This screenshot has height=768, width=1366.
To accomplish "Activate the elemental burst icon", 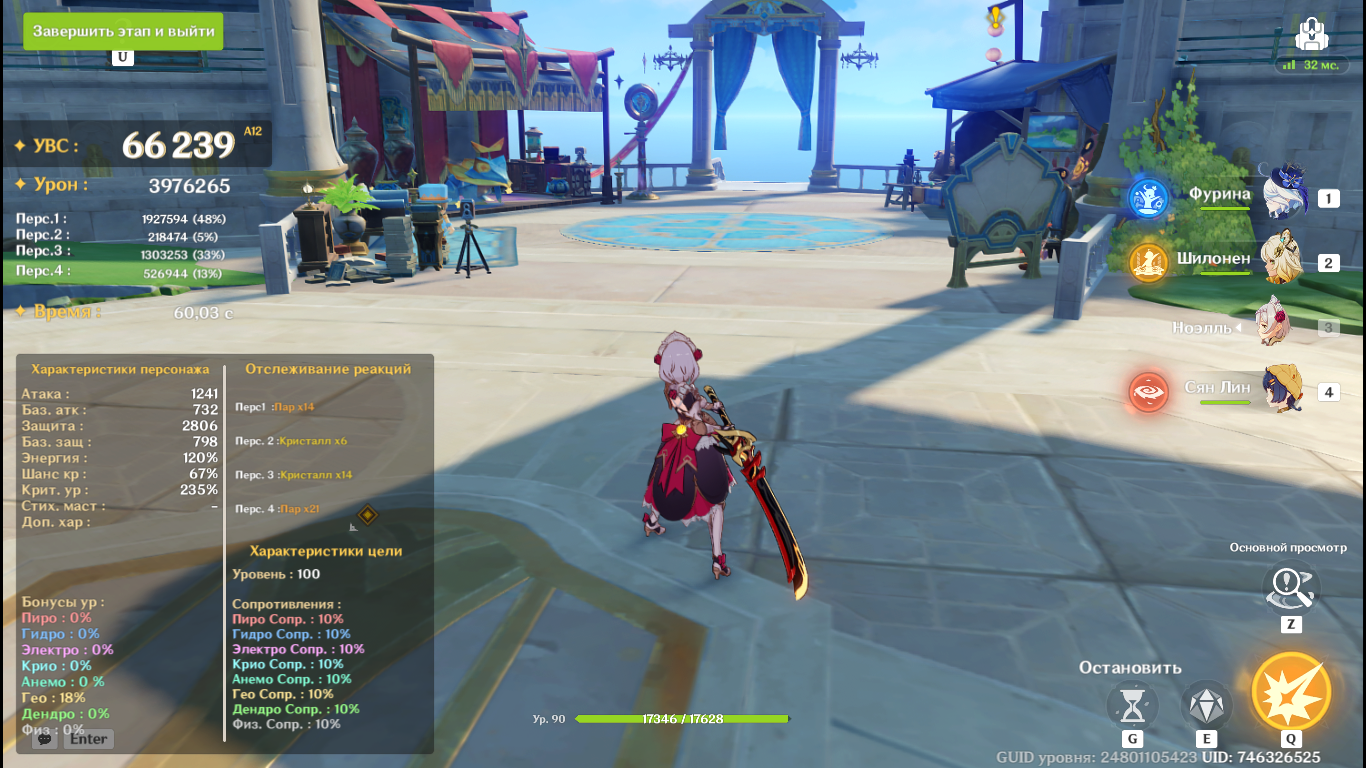I will (1291, 691).
